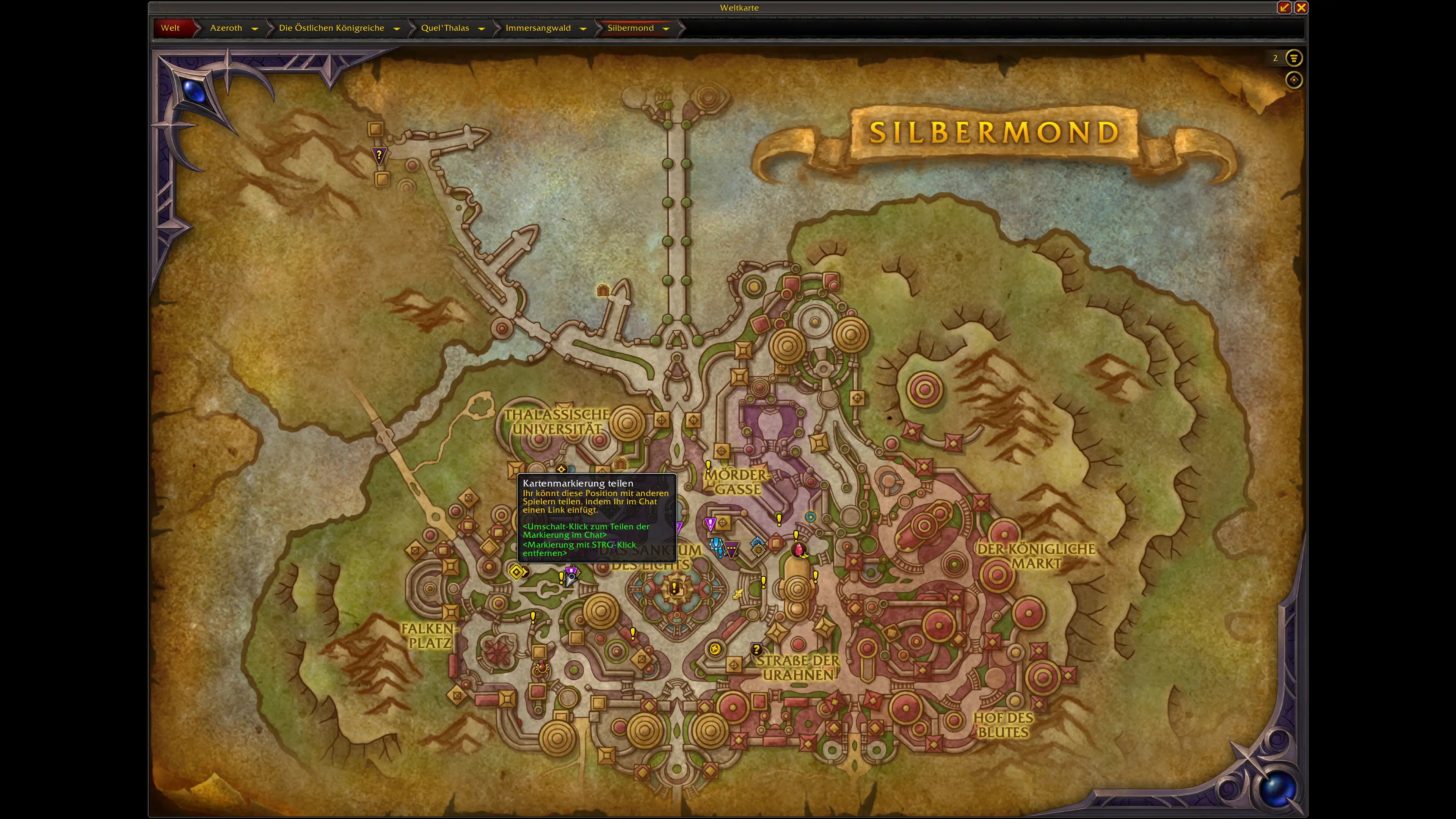Go to the Welt breadcrumb
The image size is (1456, 819).
click(170, 28)
